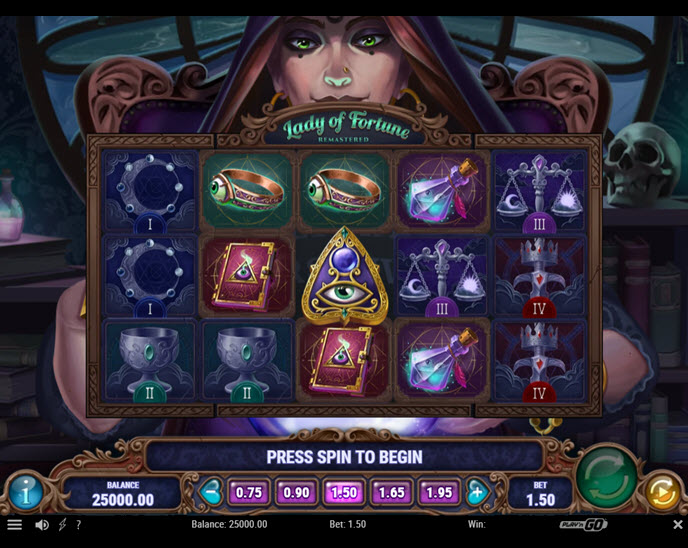Toggle the sound speaker icon
Screen dimensions: 688x548
pyautogui.click(x=42, y=524)
